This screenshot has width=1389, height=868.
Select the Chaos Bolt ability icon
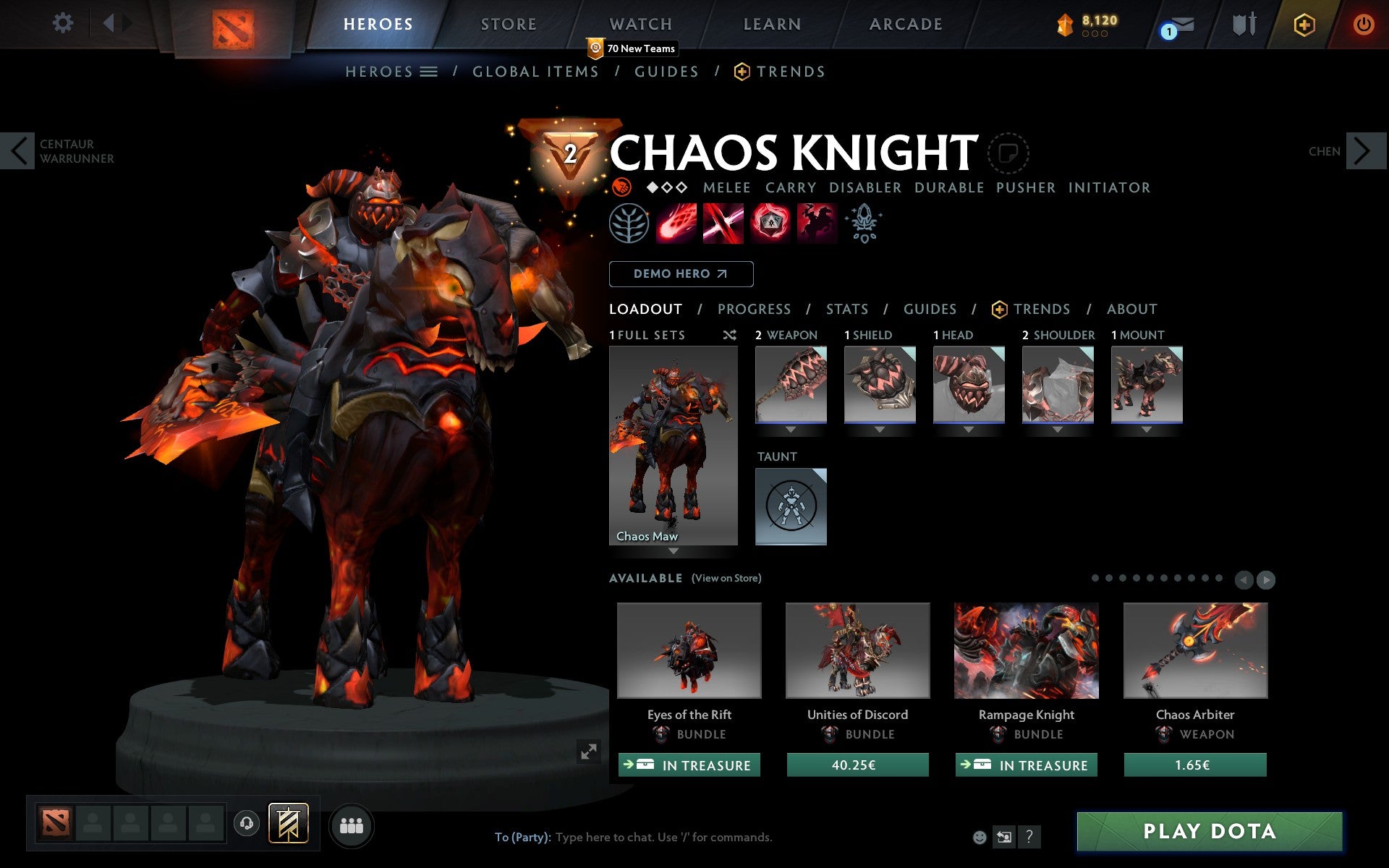click(x=678, y=223)
